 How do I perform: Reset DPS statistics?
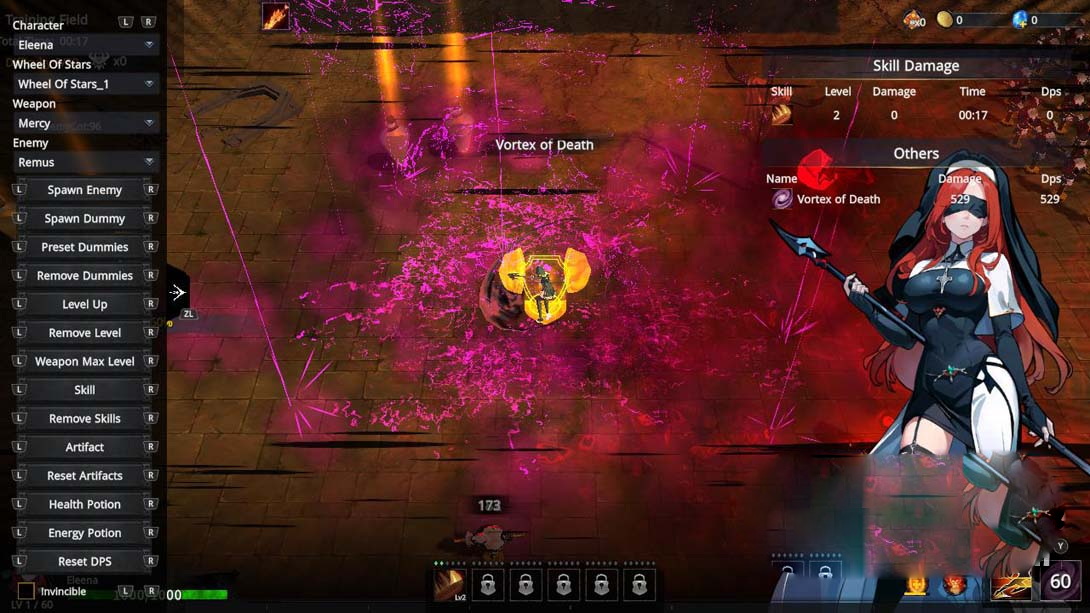click(x=84, y=562)
